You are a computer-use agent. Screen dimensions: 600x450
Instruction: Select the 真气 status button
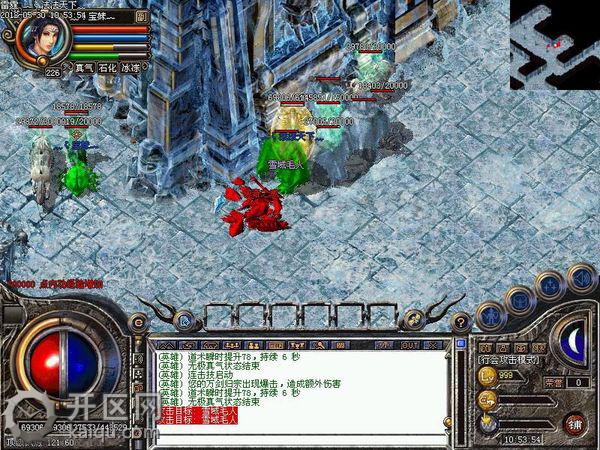coord(82,69)
